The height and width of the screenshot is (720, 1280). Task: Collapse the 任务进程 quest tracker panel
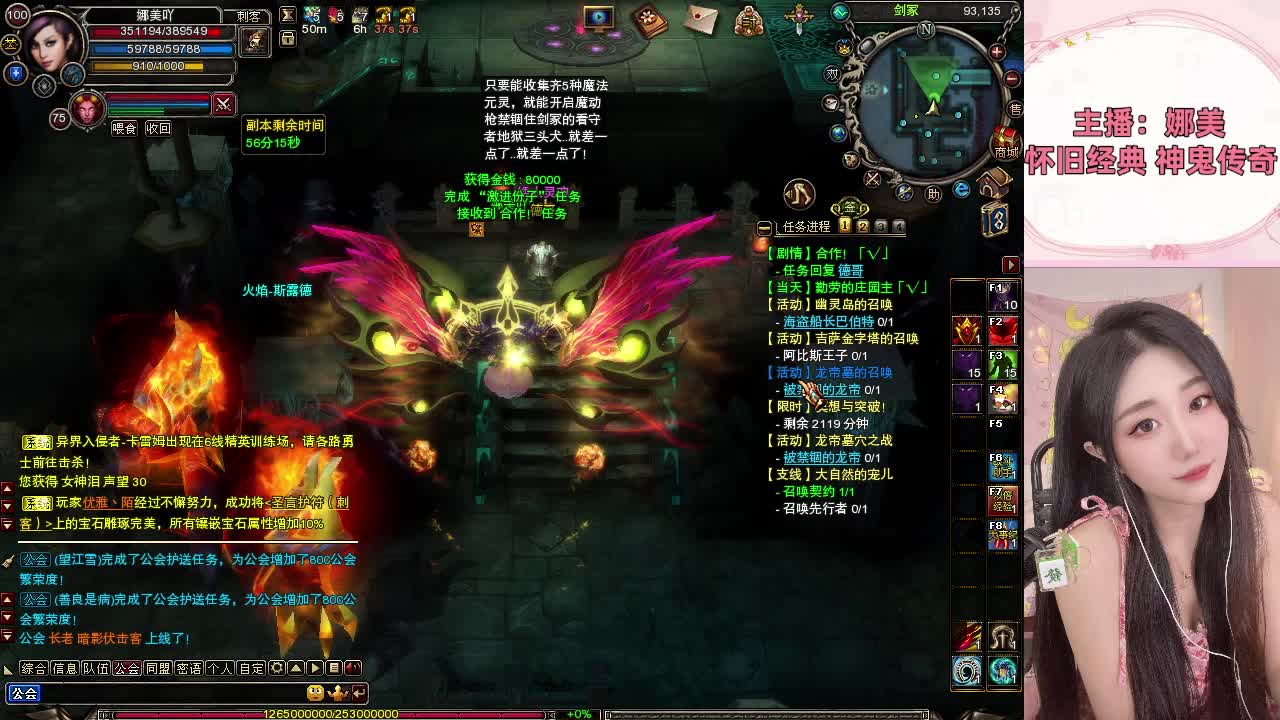[x=765, y=228]
